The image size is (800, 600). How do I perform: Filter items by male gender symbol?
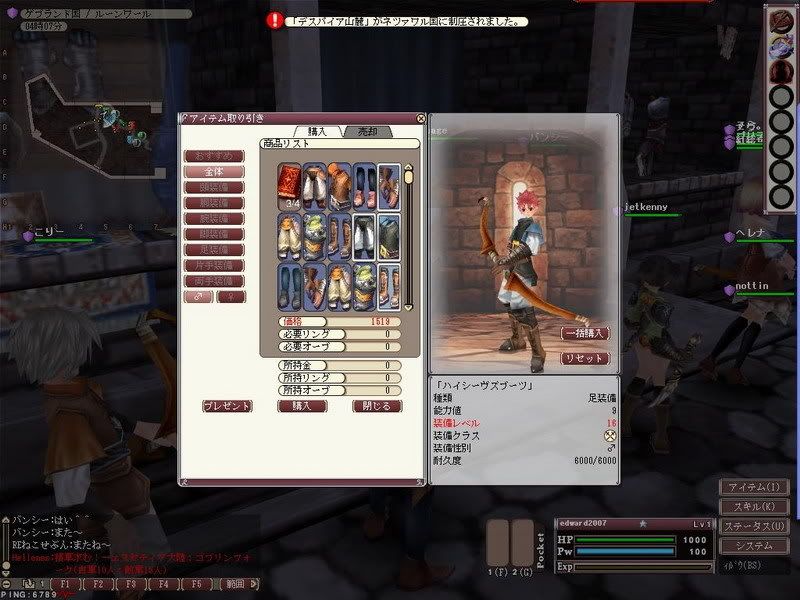(199, 297)
